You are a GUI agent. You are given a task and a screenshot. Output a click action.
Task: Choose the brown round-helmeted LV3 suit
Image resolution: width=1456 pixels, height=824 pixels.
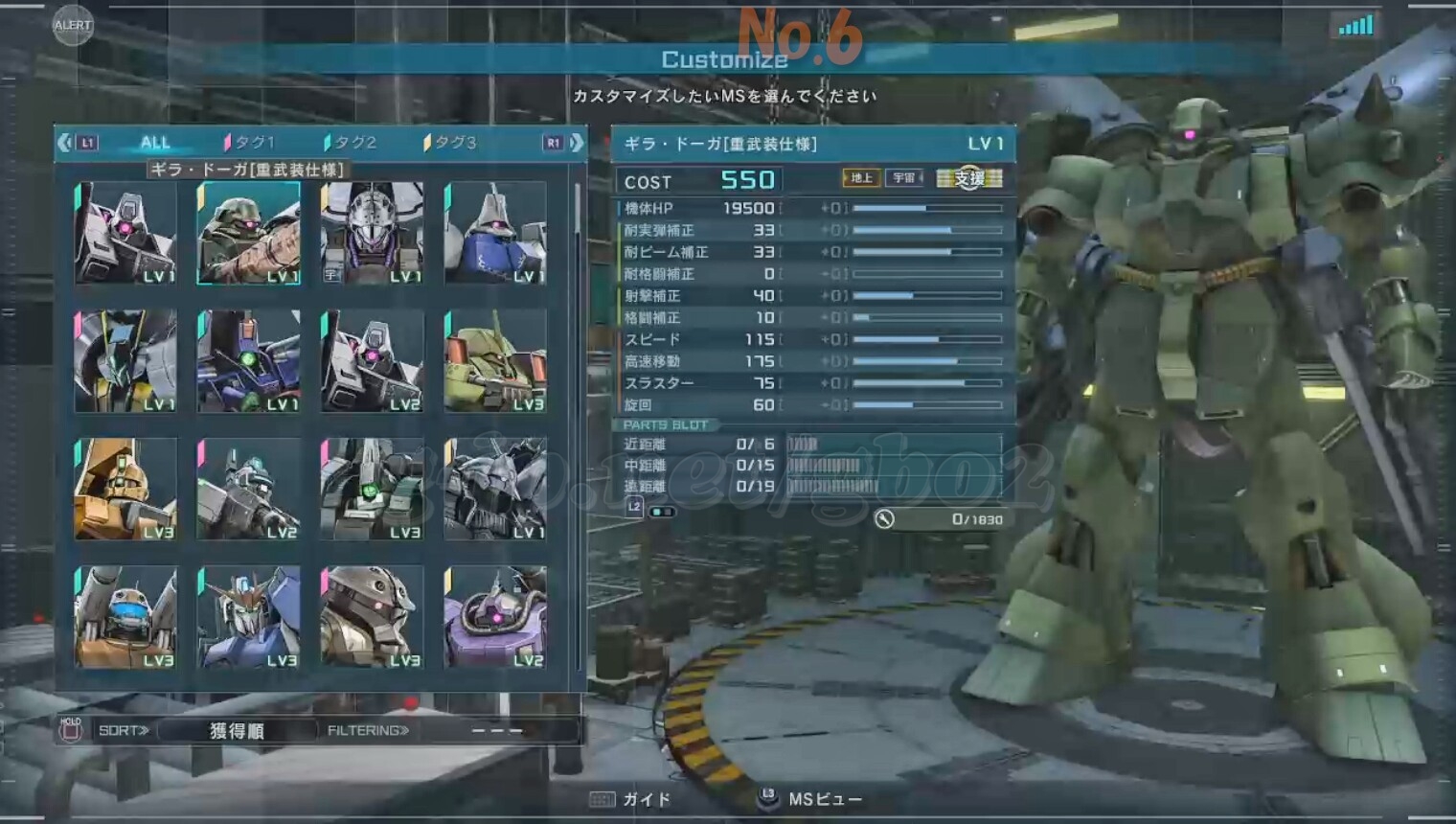coord(372,617)
